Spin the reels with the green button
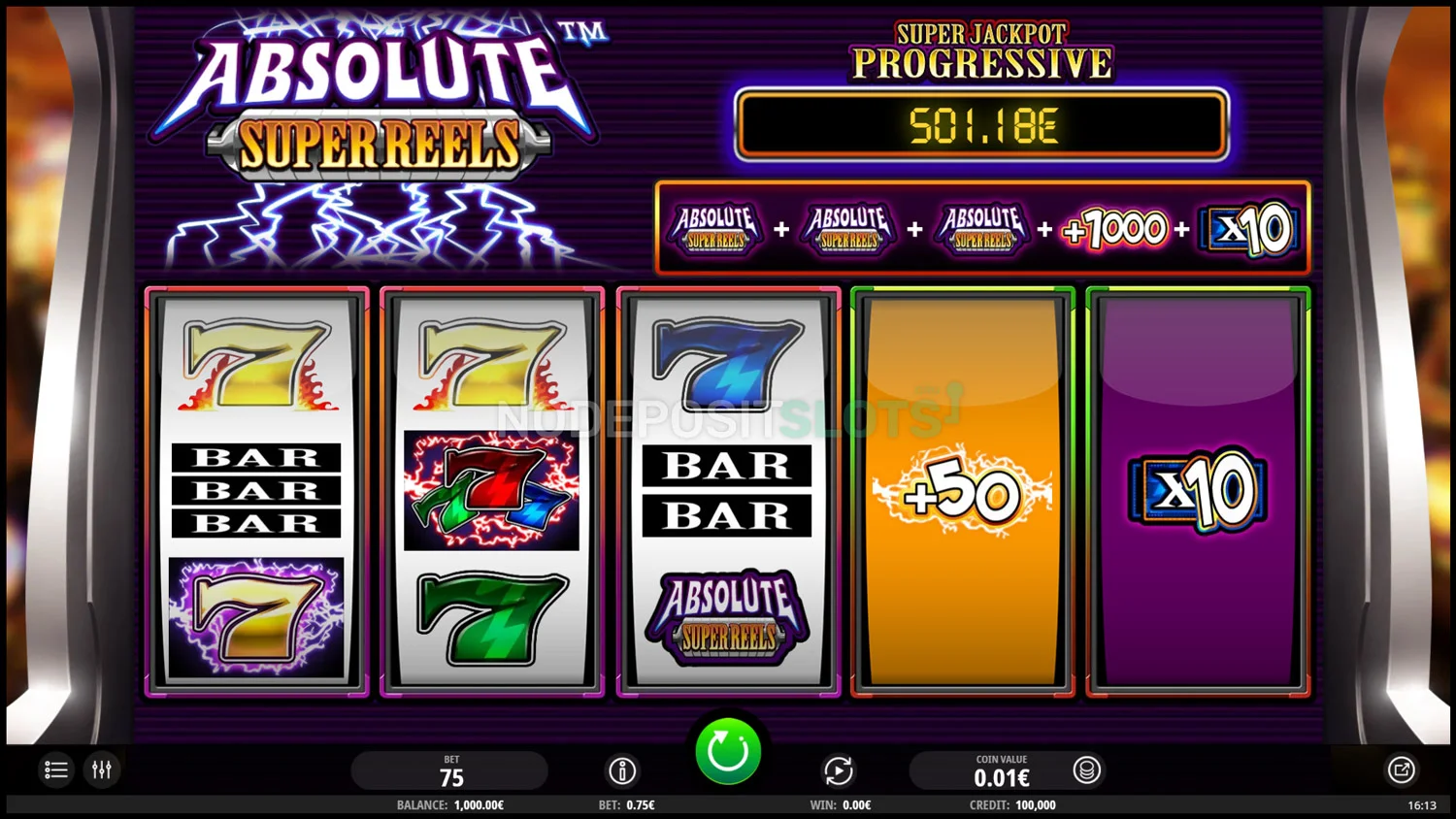The width and height of the screenshot is (1456, 819). pyautogui.click(x=728, y=751)
